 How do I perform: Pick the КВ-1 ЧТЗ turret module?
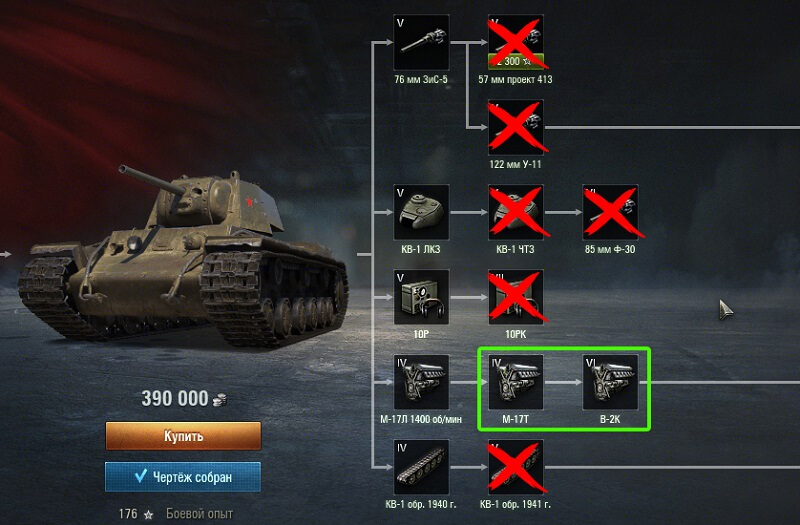[x=516, y=211]
